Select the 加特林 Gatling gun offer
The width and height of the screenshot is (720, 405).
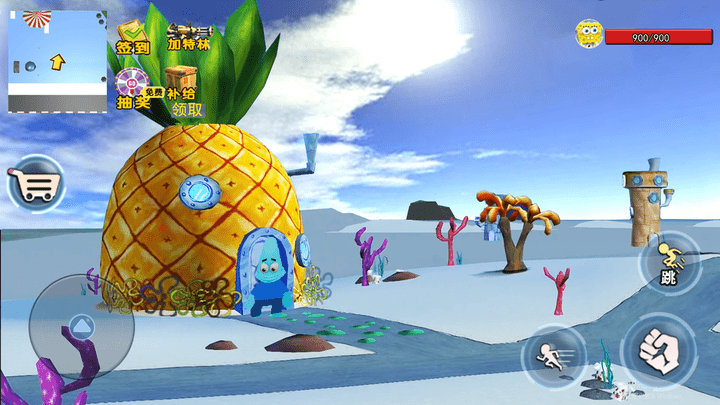[x=189, y=38]
